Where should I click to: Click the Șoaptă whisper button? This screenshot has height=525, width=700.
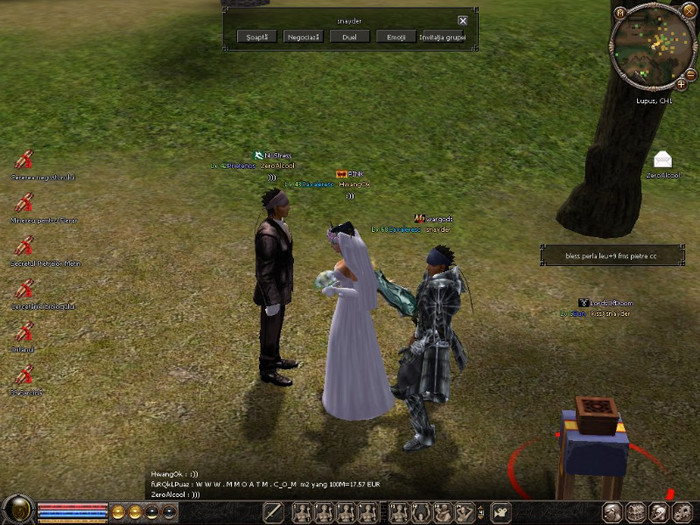257,37
